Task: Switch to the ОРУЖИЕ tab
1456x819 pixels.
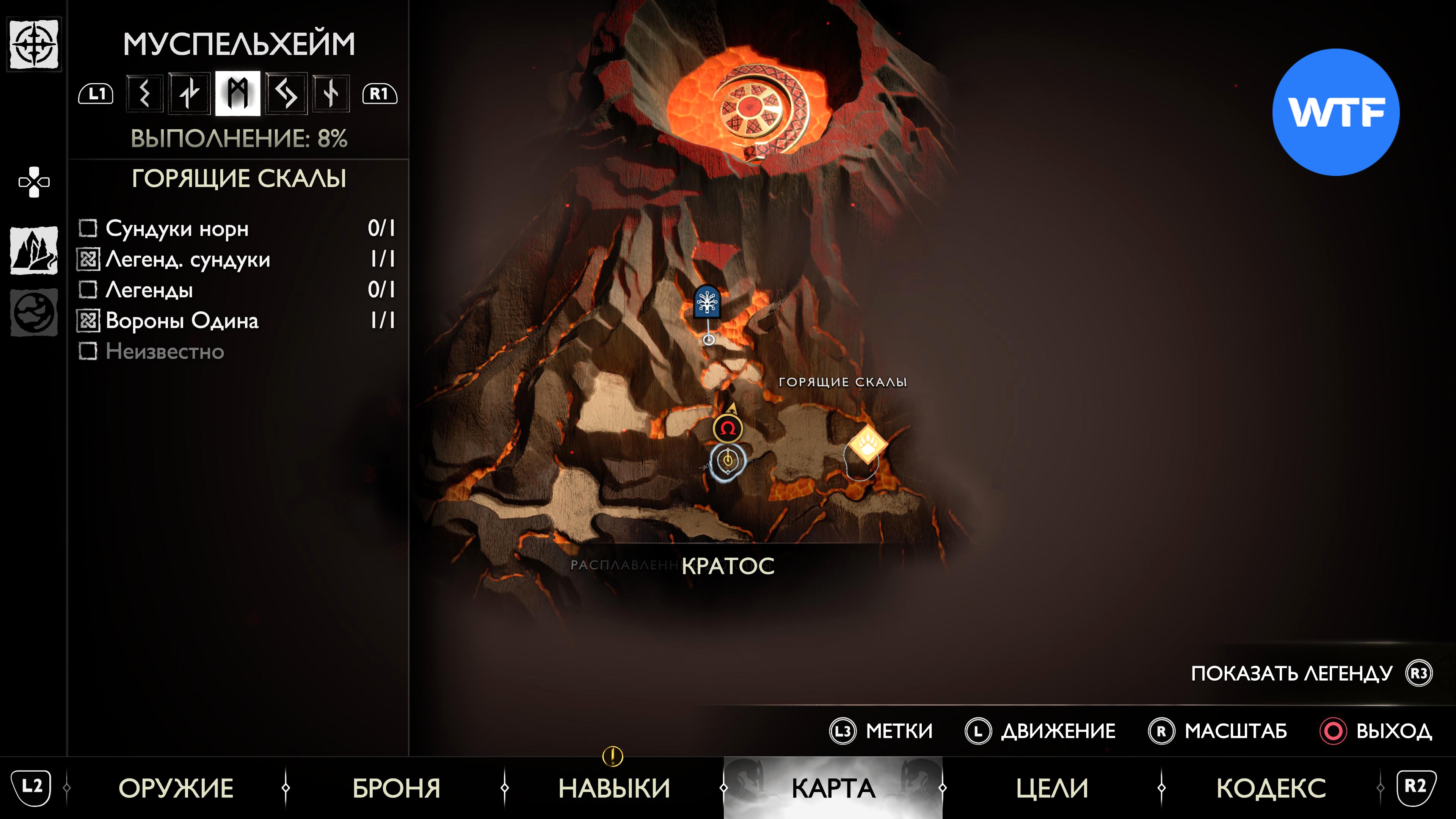Action: click(x=176, y=788)
